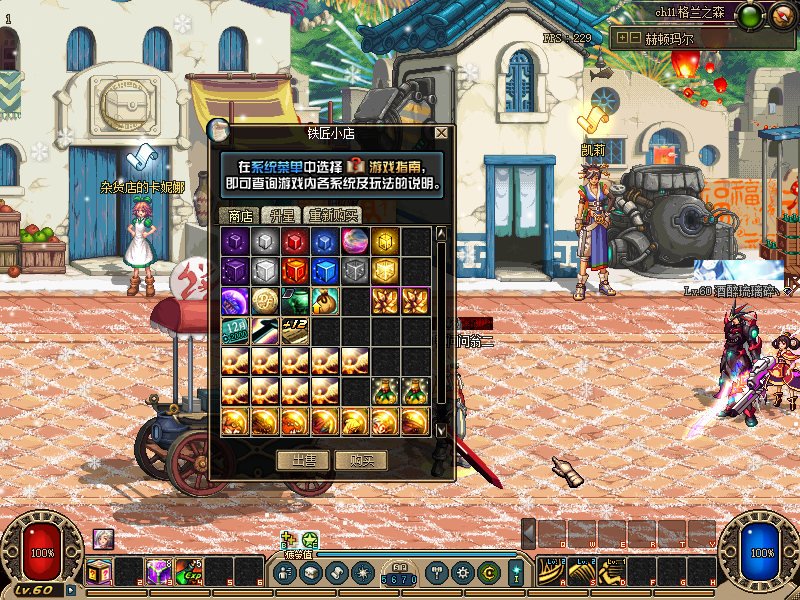Viewport: 800px width, 600px height.
Task: Select the large blue cube item
Action: [325, 271]
